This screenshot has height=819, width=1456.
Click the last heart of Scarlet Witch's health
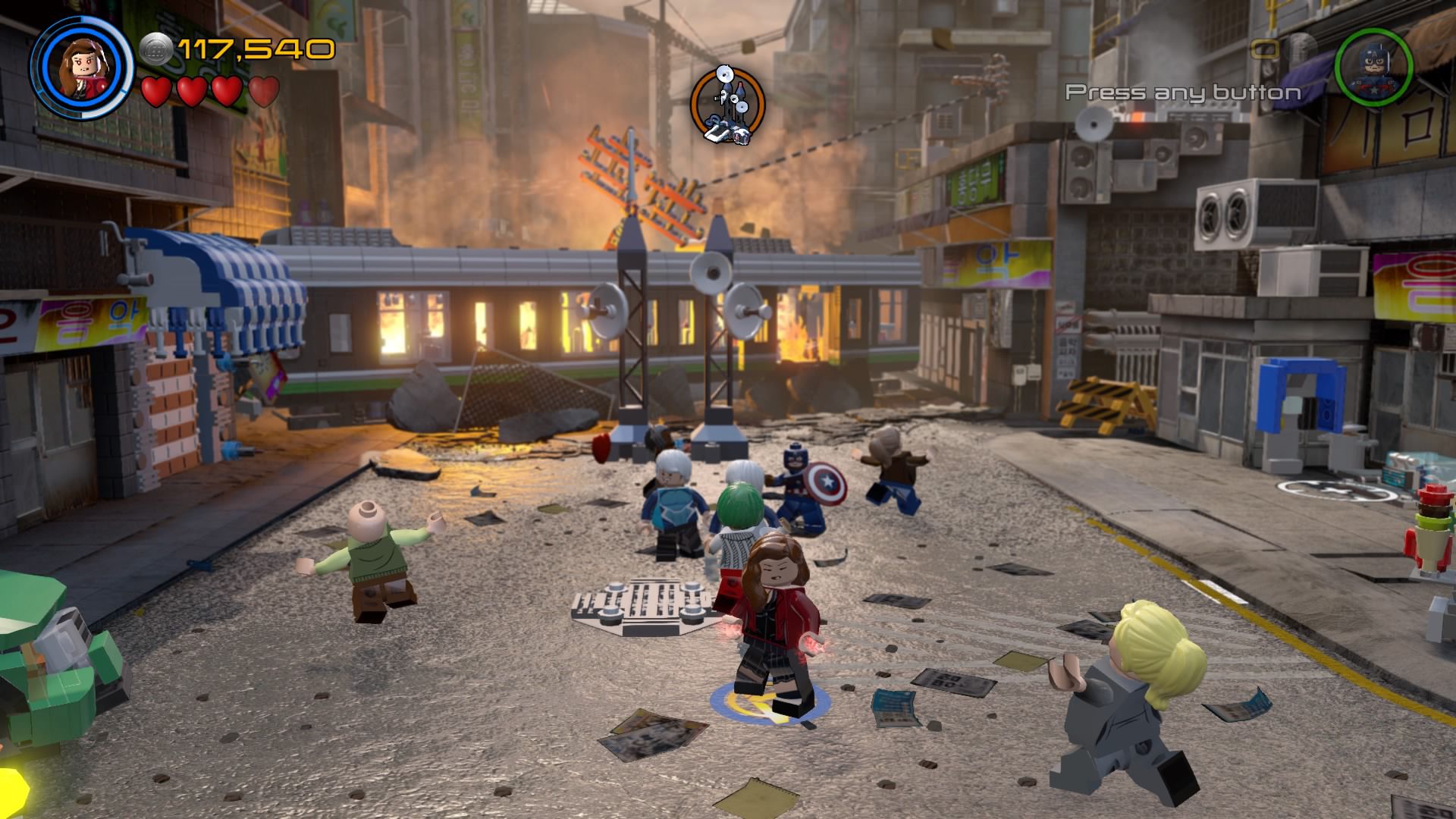[259, 93]
